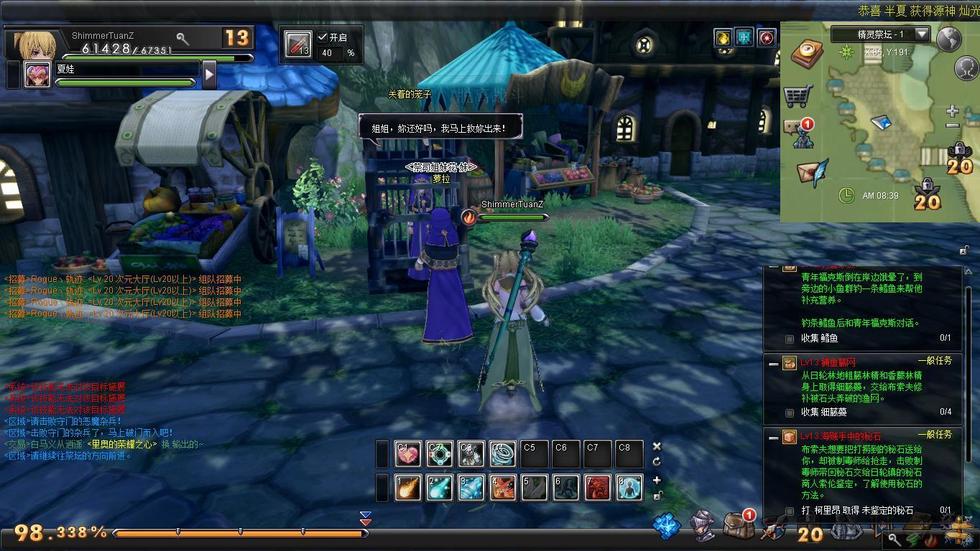Select the red potion slot beside 开启

coord(298,45)
